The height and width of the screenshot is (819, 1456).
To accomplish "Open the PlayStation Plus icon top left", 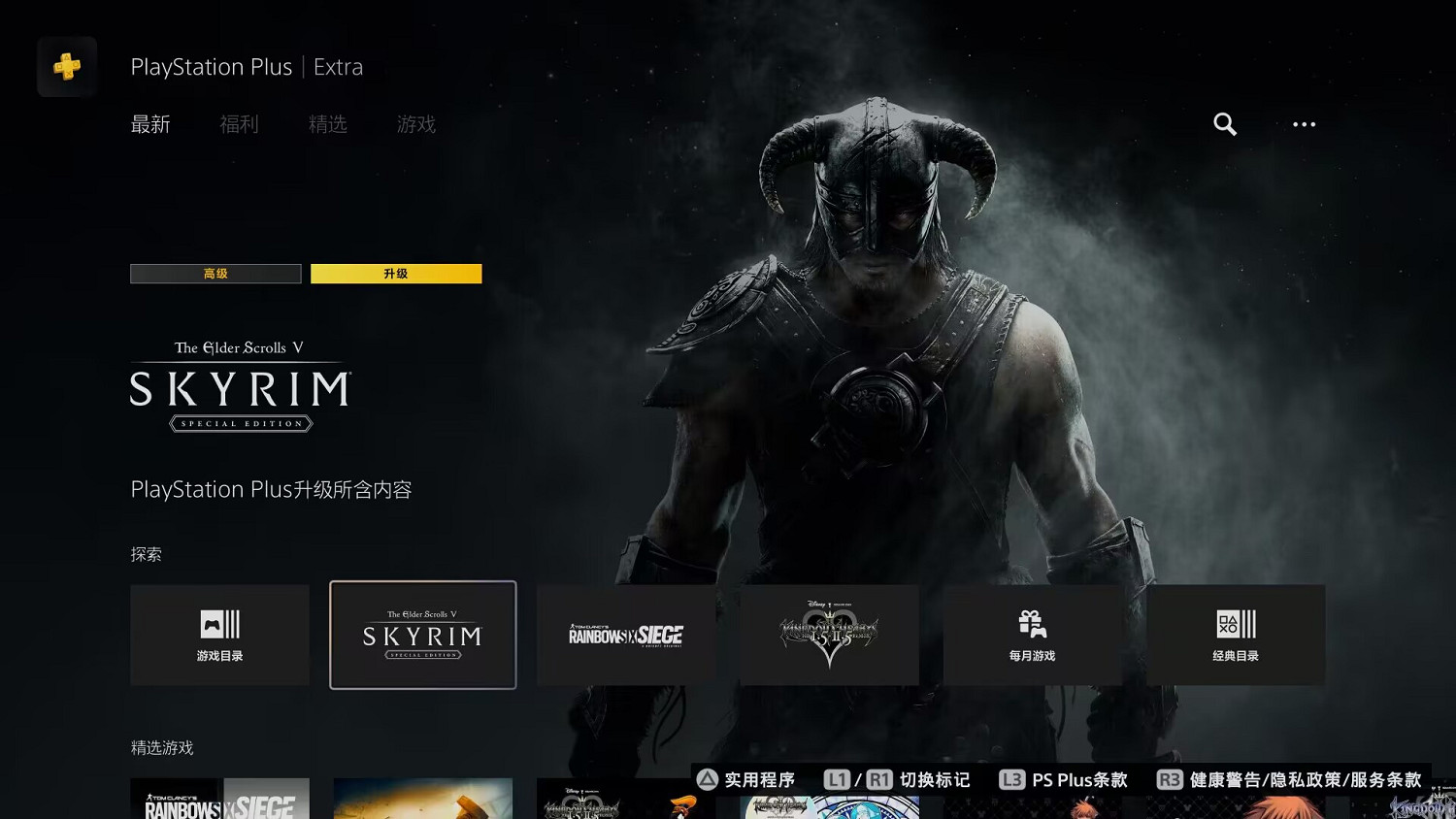I will [66, 66].
